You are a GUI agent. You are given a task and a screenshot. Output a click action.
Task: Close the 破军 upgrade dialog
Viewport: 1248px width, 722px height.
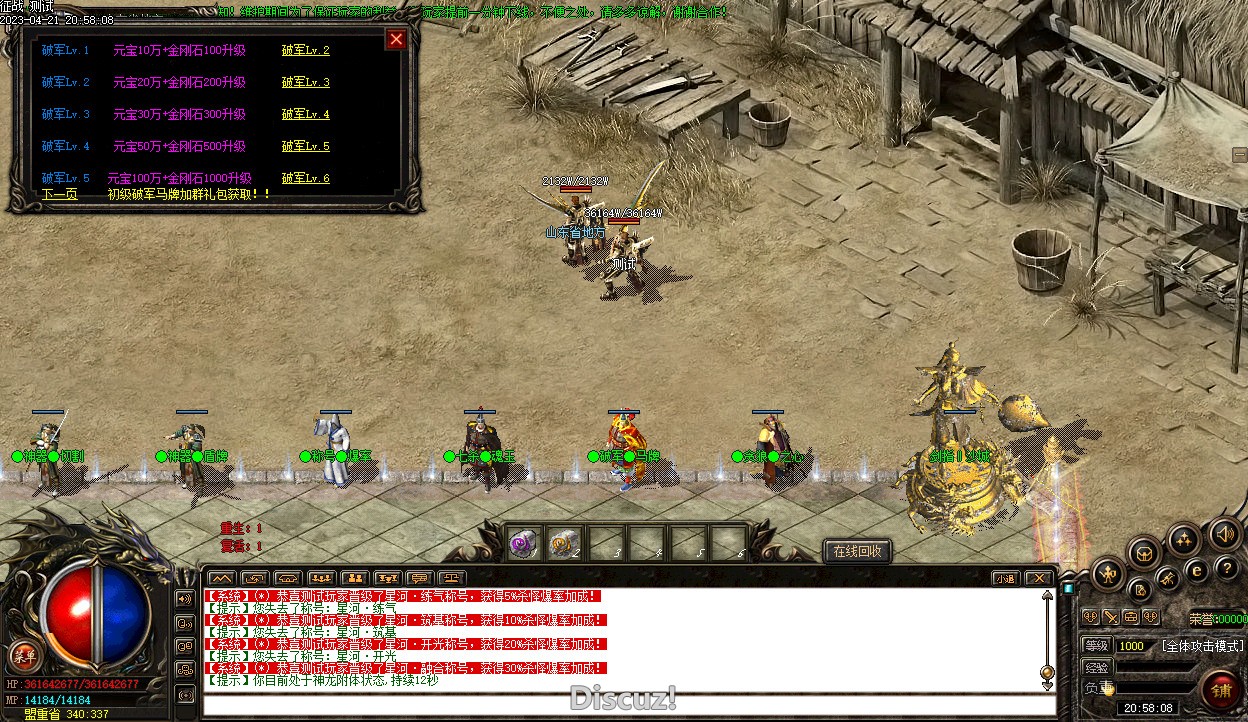pyautogui.click(x=396, y=39)
